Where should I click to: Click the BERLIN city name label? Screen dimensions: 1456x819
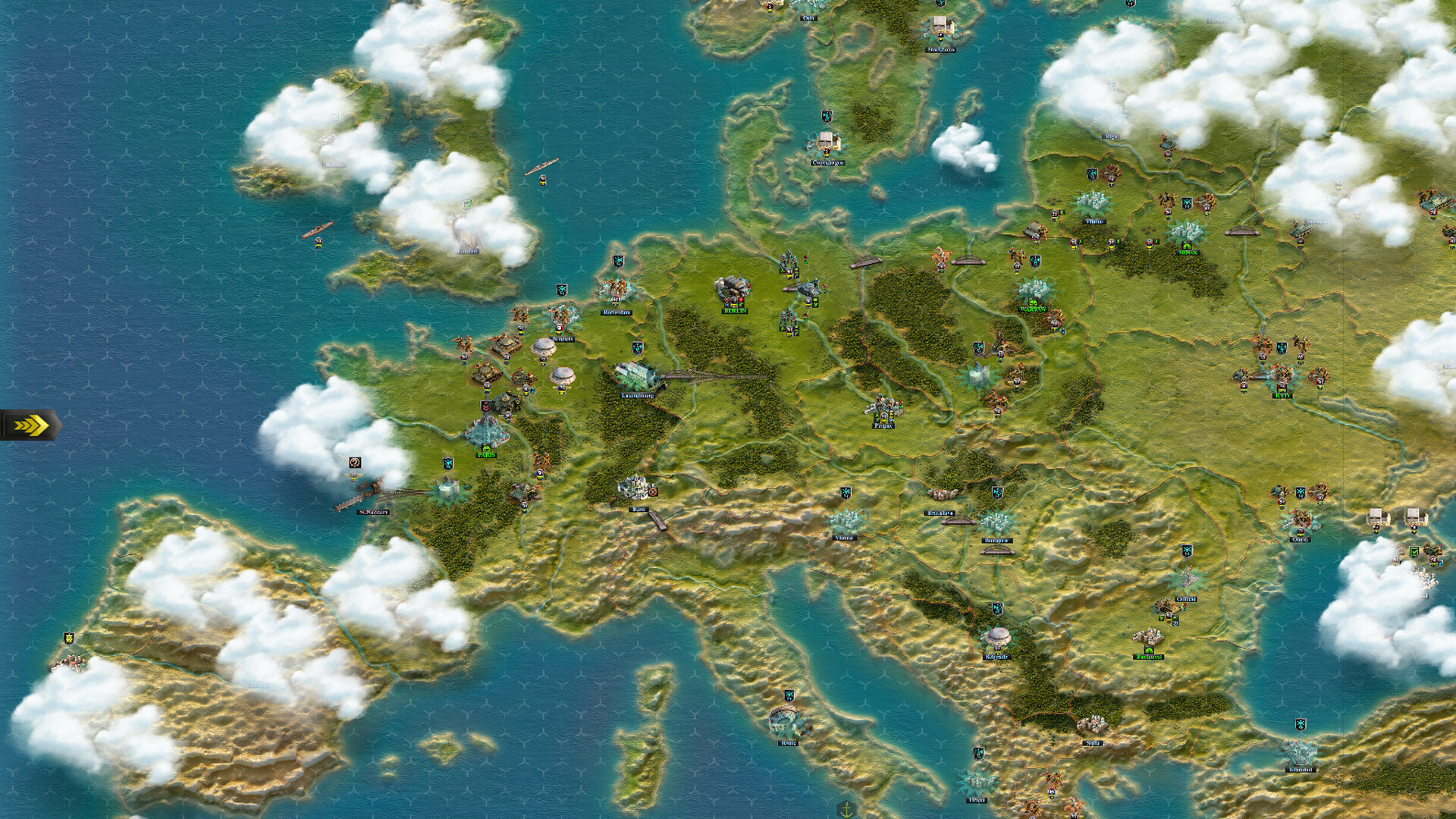[x=734, y=310]
